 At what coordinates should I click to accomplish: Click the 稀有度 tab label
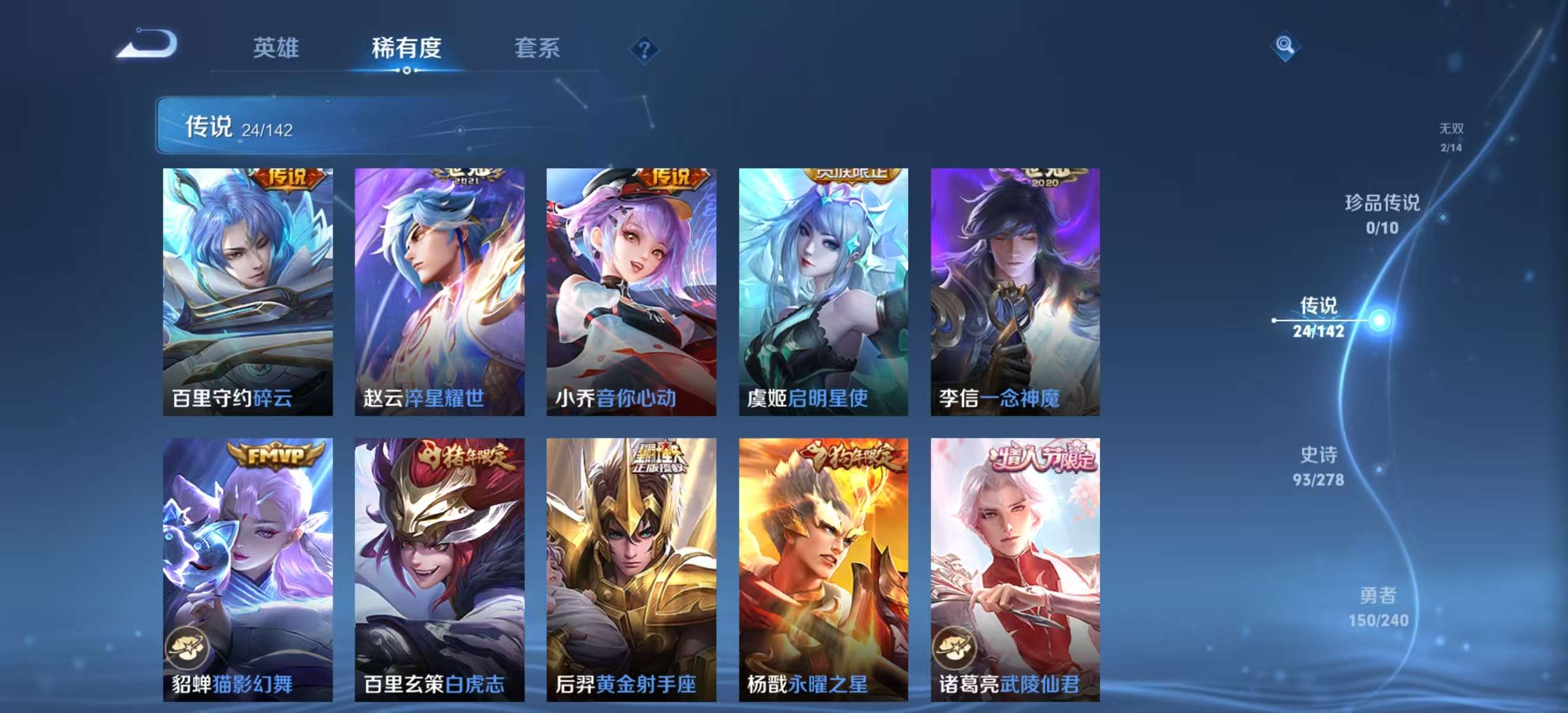tap(407, 49)
